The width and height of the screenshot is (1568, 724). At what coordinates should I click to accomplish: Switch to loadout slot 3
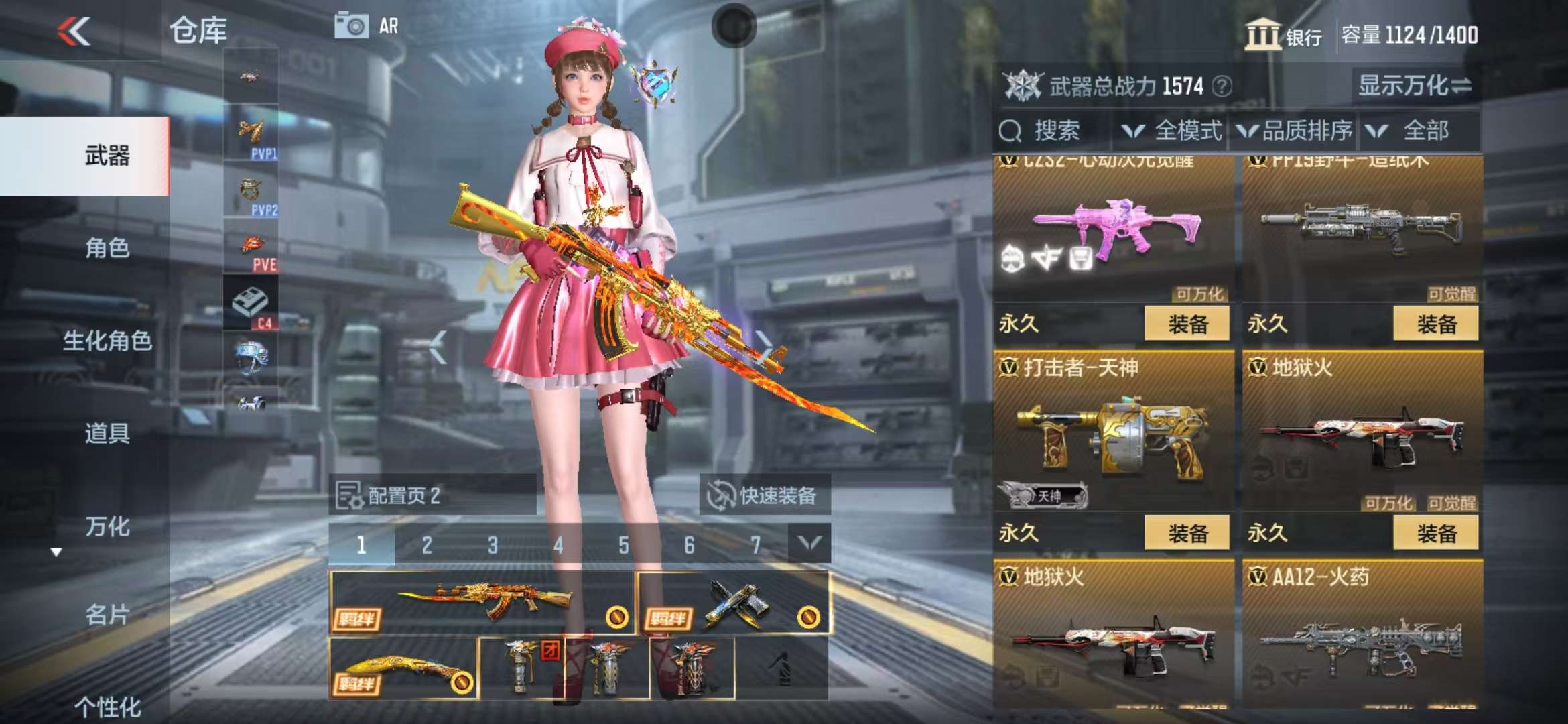click(493, 545)
